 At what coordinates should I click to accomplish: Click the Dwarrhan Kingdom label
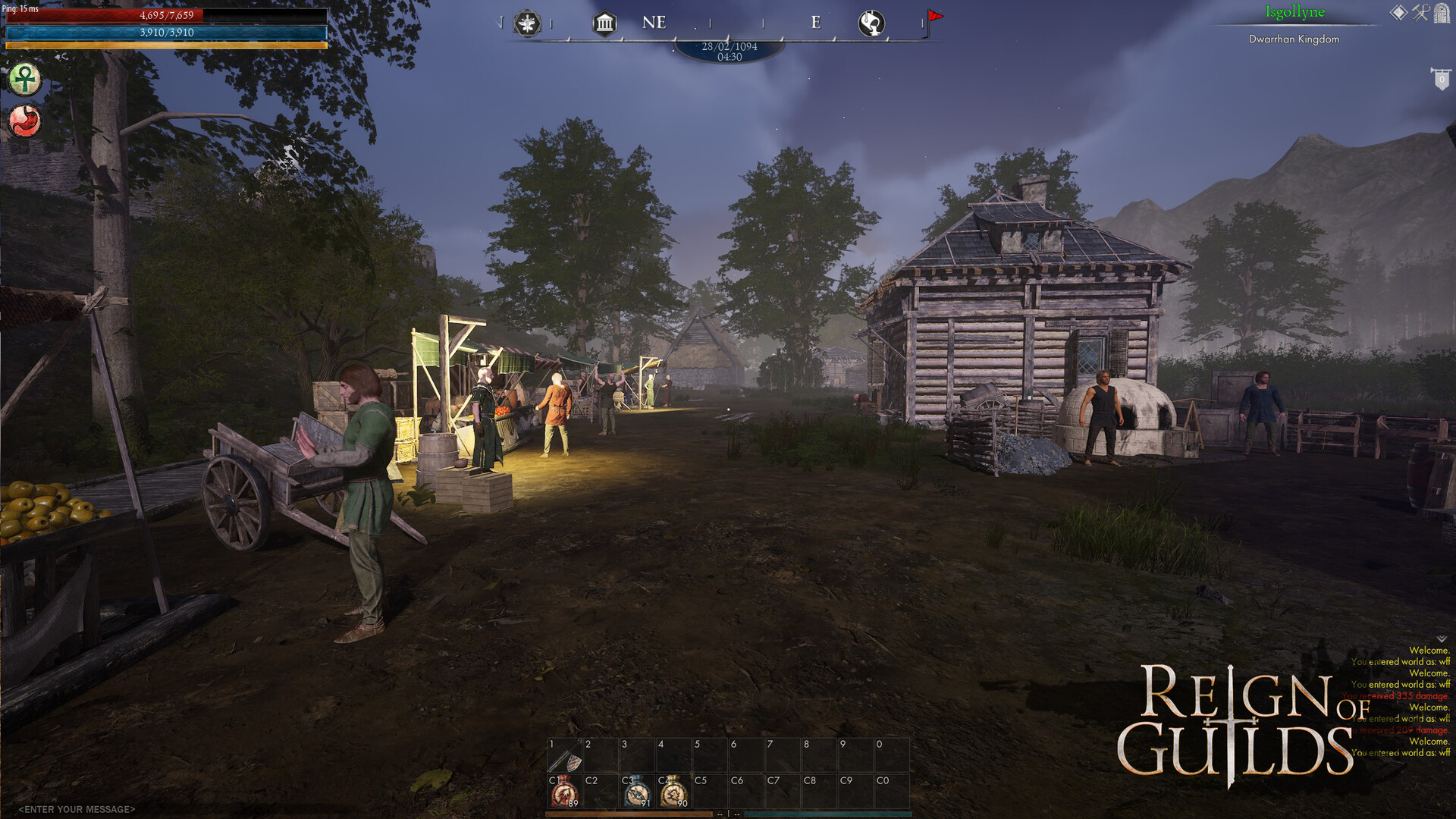point(1294,39)
